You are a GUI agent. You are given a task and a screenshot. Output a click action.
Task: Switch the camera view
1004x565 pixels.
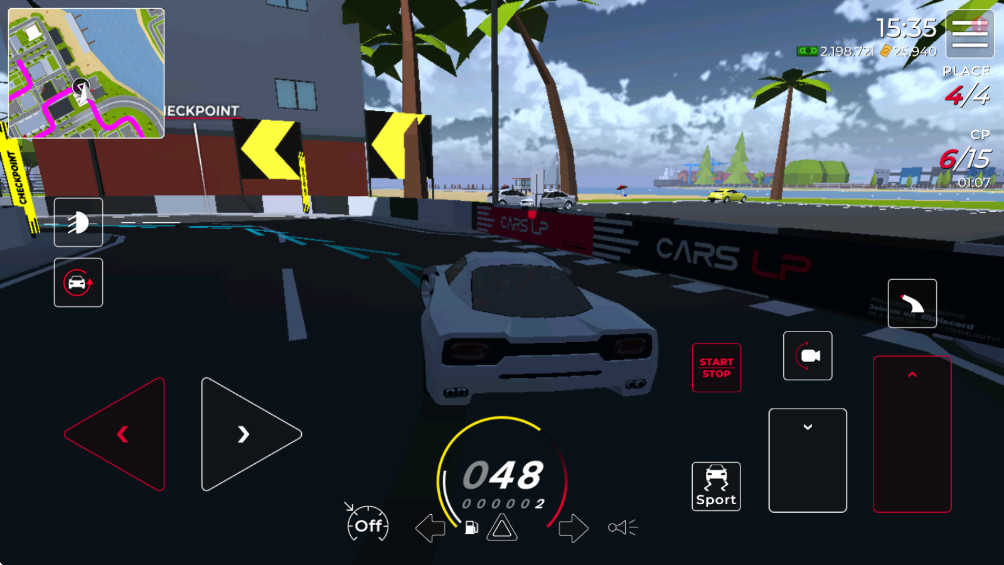(x=808, y=356)
